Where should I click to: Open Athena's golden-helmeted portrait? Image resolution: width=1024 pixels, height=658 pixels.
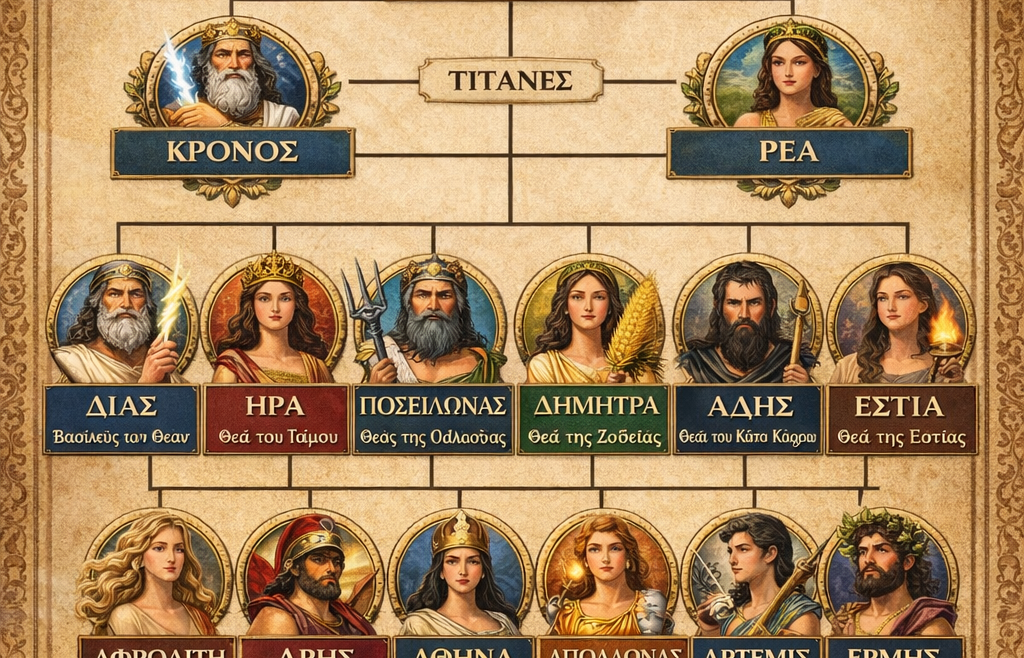pyautogui.click(x=461, y=572)
